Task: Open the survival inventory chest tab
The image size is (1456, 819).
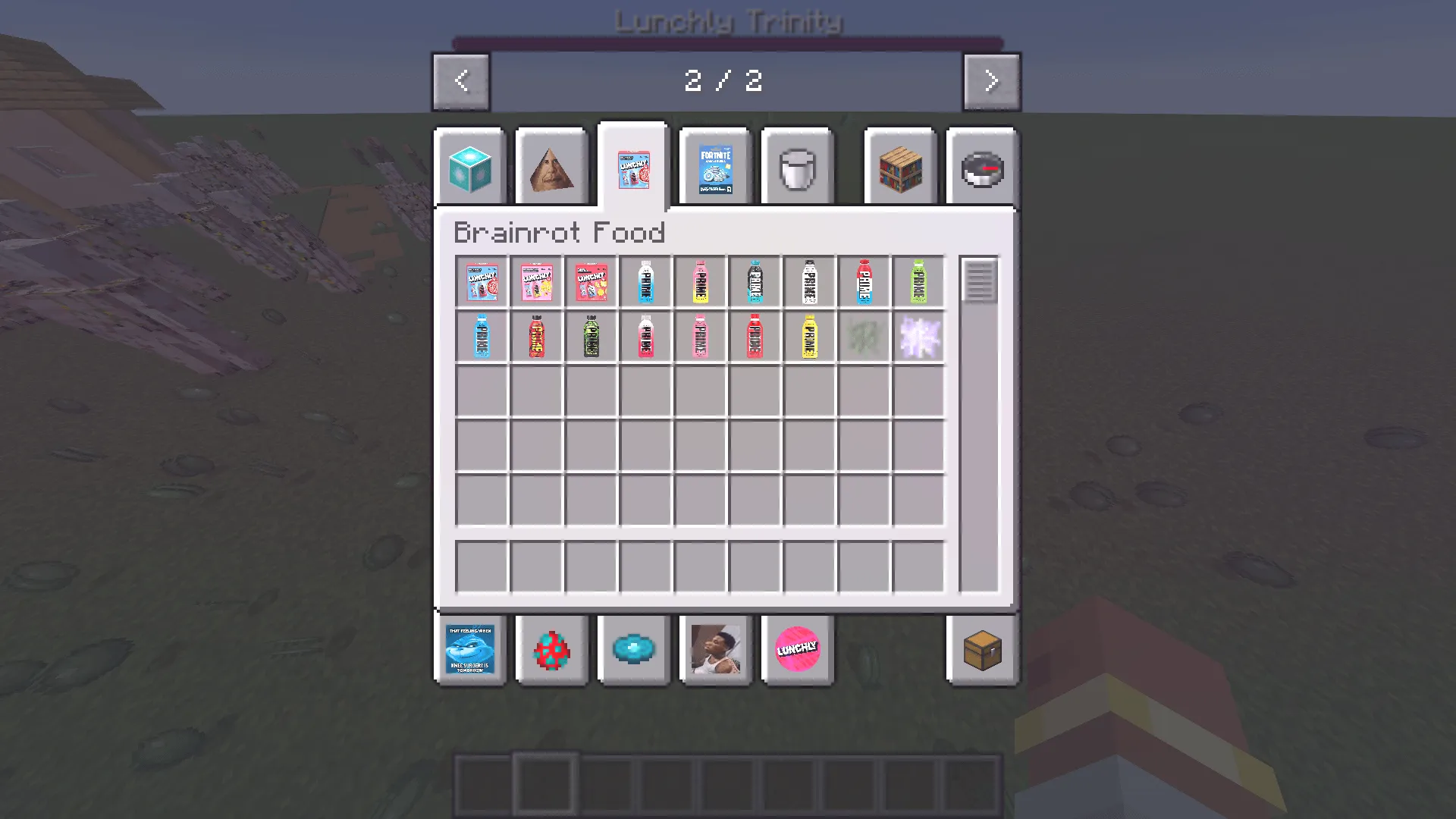Action: (983, 650)
